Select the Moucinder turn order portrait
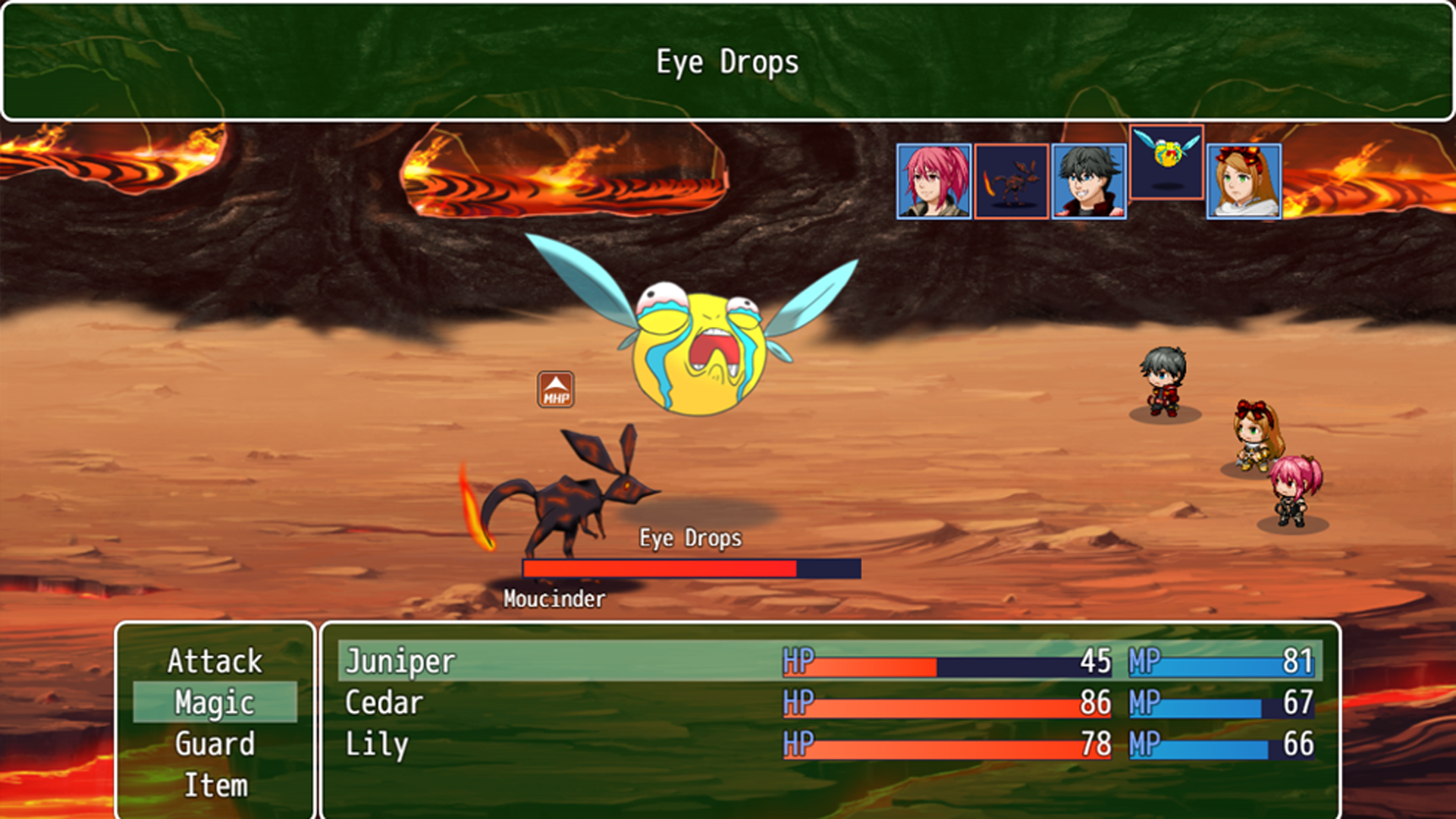Image resolution: width=1456 pixels, height=819 pixels. pyautogui.click(x=1012, y=181)
